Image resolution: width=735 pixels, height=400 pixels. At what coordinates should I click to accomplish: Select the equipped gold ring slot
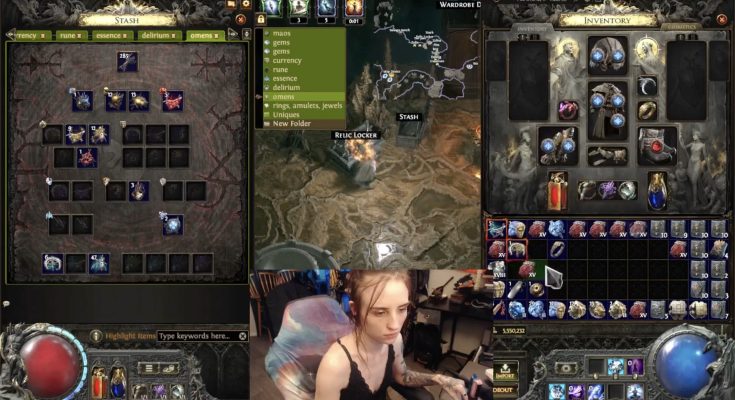click(649, 111)
